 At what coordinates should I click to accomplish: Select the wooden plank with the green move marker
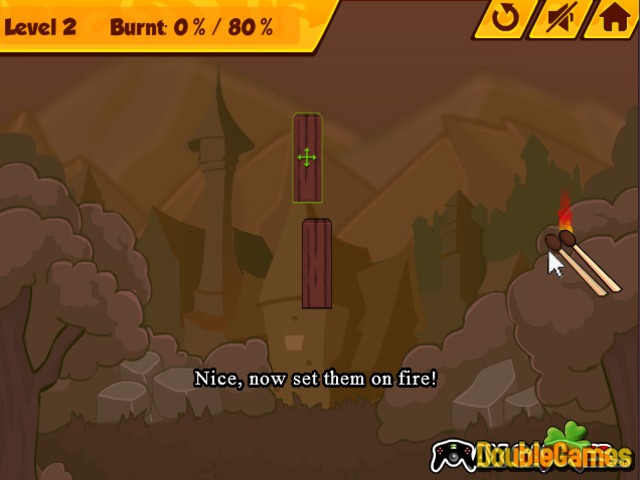click(x=307, y=158)
